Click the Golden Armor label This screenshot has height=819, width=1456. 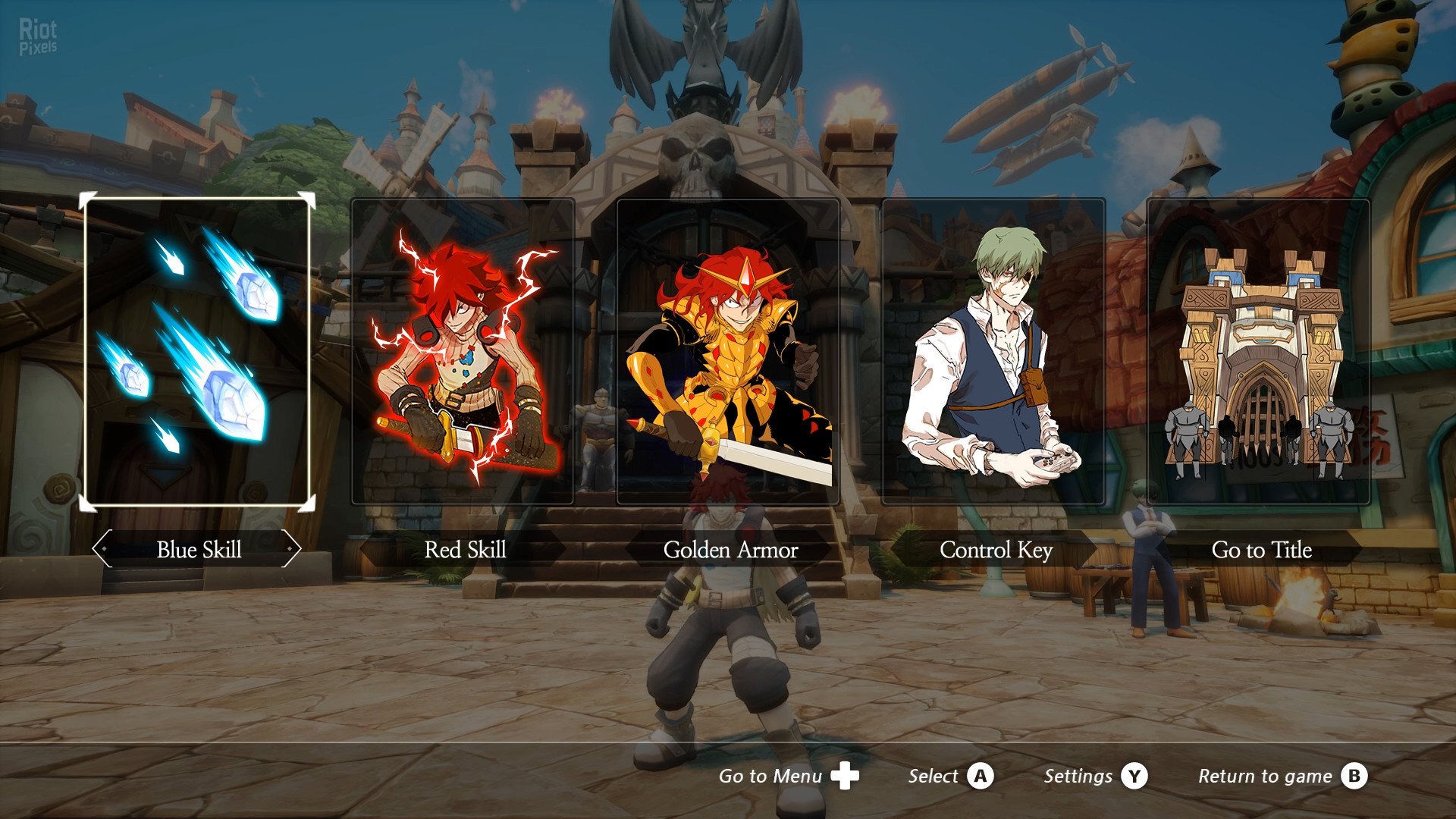[x=730, y=550]
